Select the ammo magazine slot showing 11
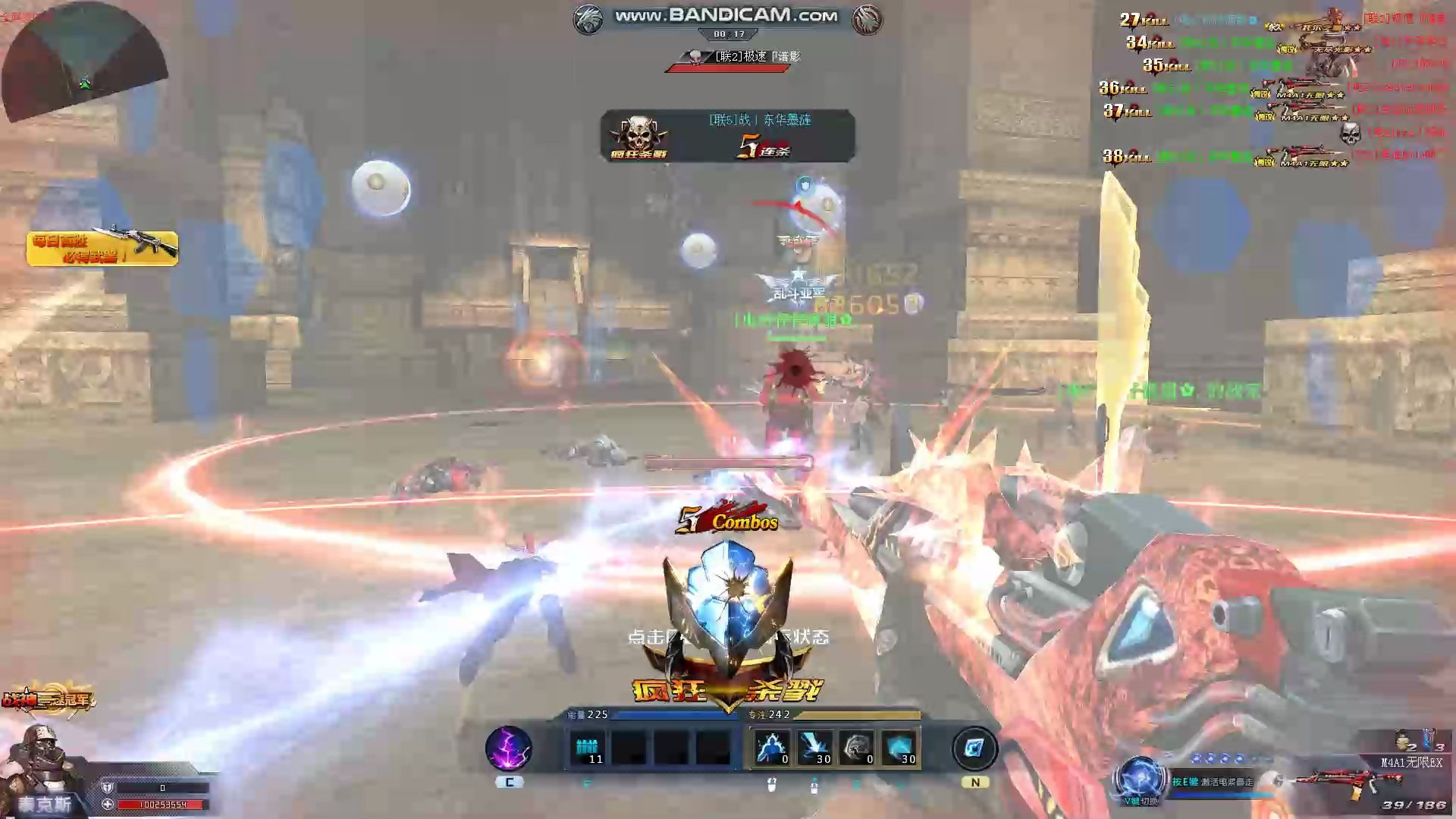Image resolution: width=1456 pixels, height=819 pixels. pyautogui.click(x=588, y=749)
